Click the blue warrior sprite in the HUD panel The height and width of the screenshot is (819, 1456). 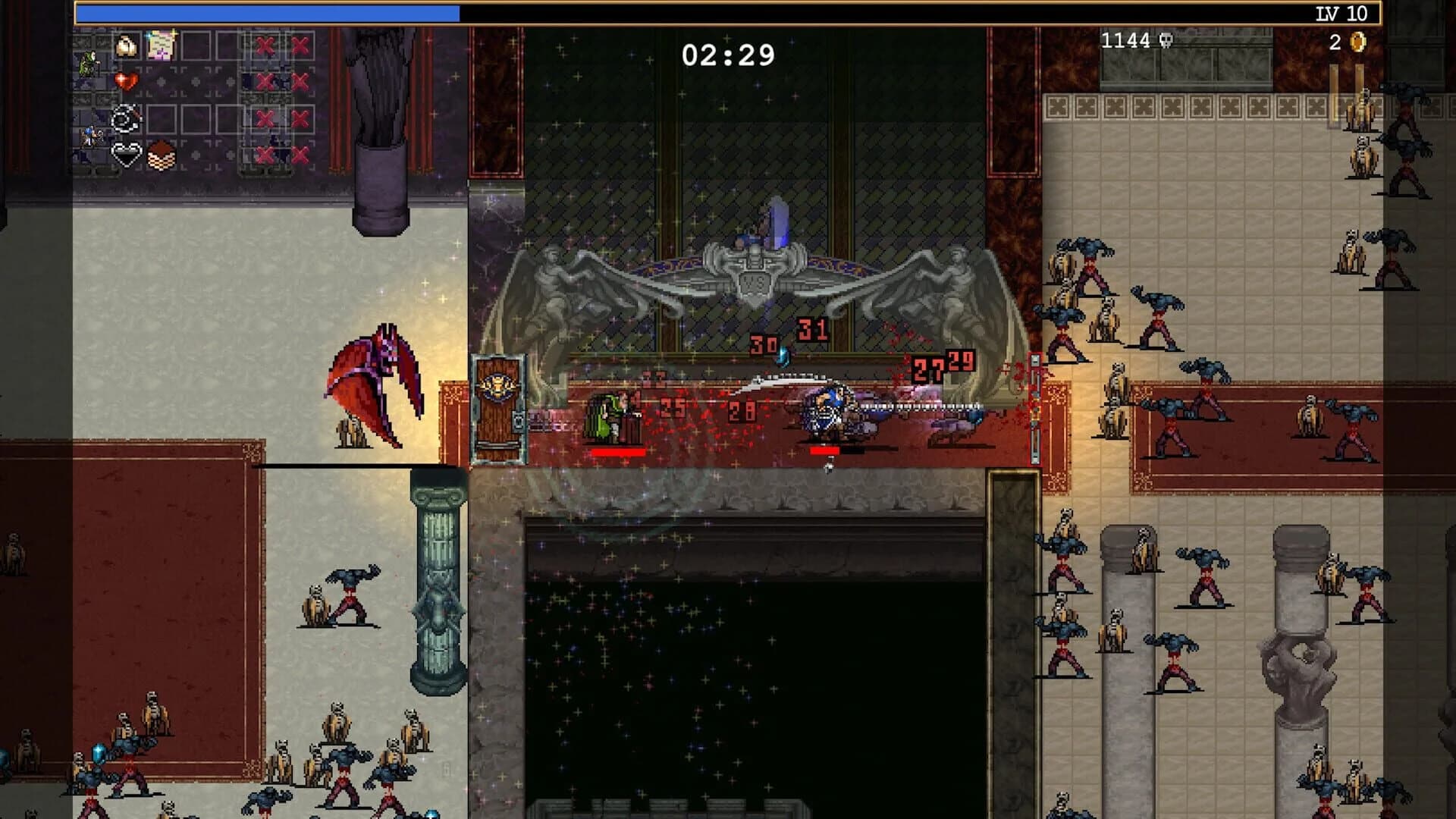click(x=91, y=135)
